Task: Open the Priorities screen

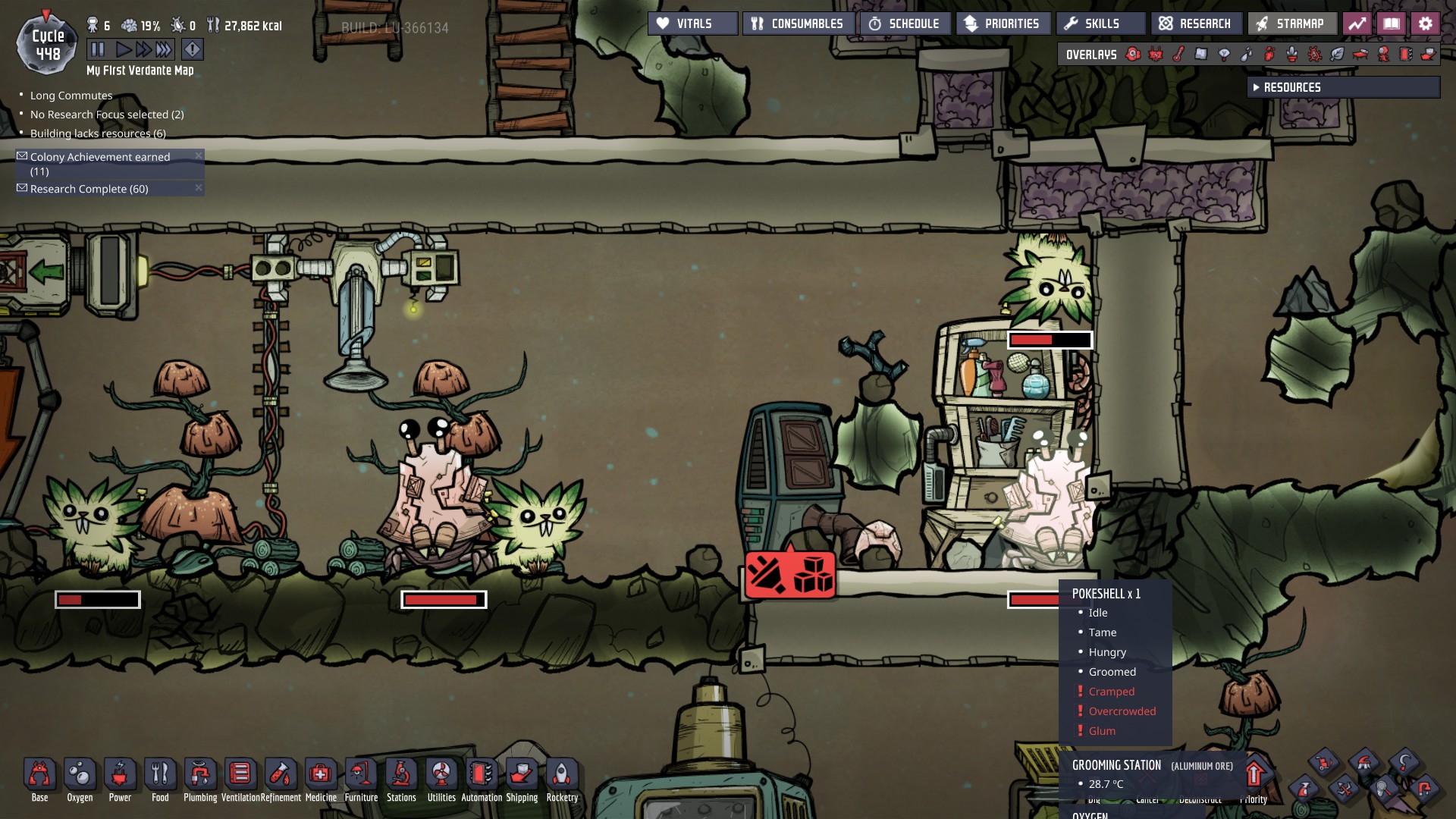Action: [x=1003, y=24]
